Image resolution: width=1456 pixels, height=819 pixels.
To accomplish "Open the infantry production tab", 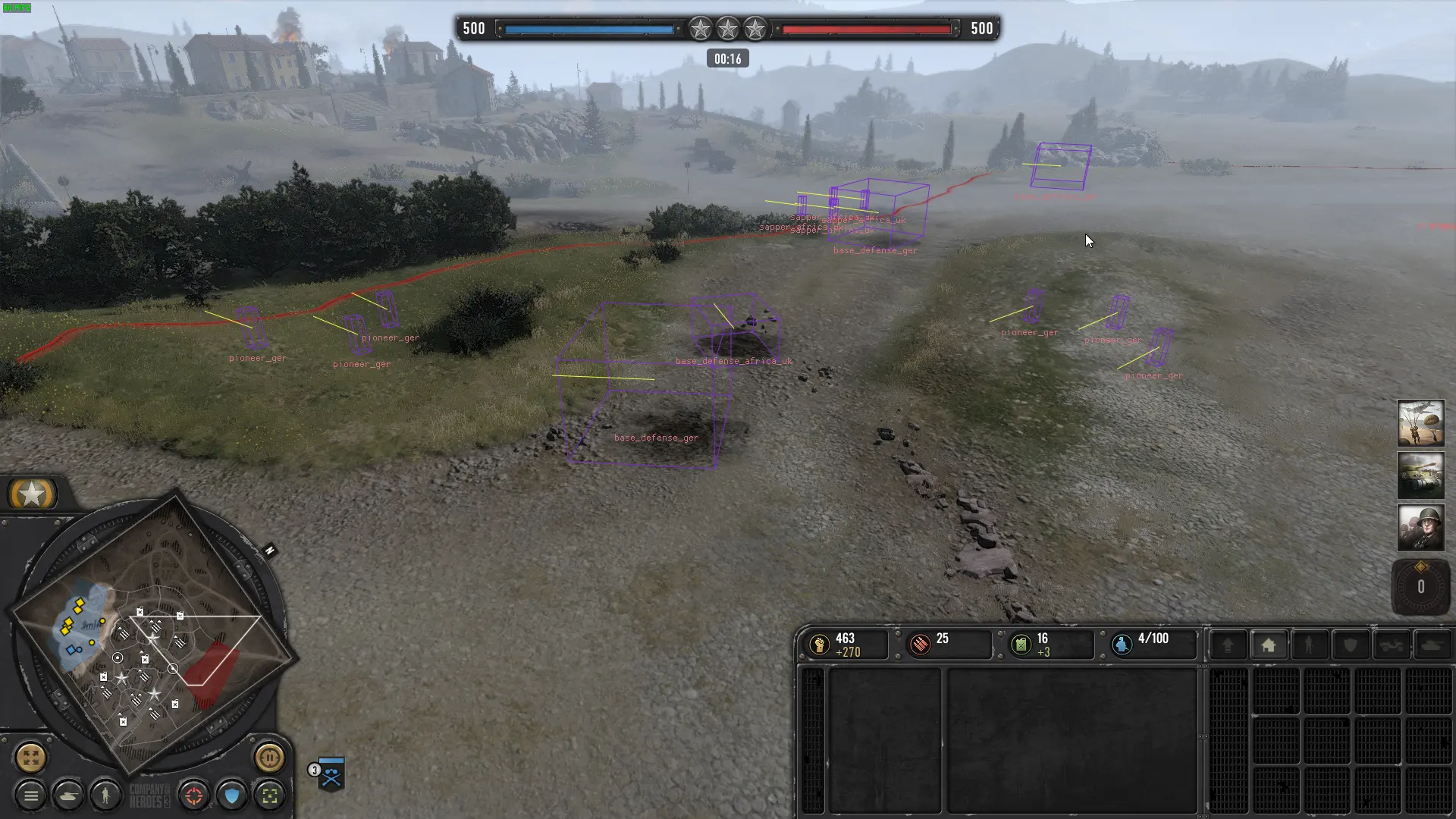I will pyautogui.click(x=1309, y=645).
